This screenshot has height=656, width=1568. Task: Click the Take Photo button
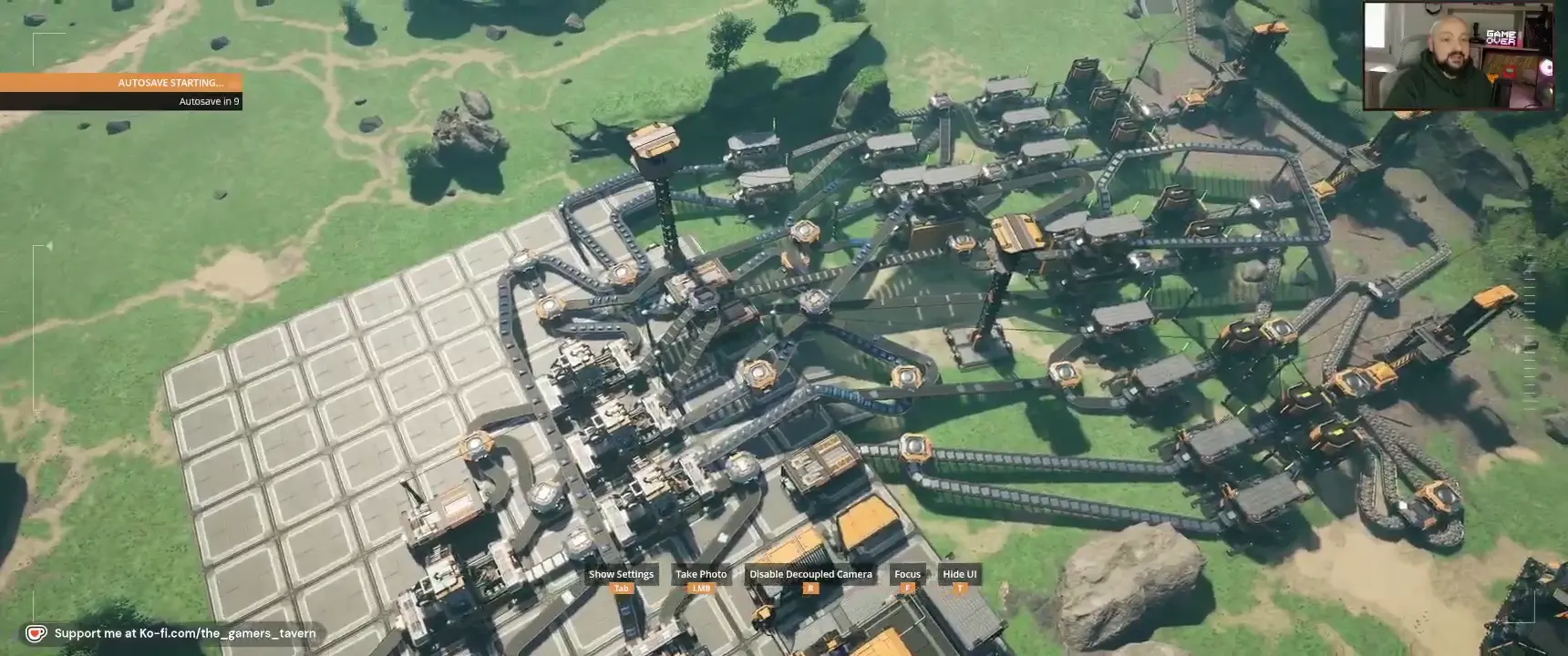tap(701, 575)
